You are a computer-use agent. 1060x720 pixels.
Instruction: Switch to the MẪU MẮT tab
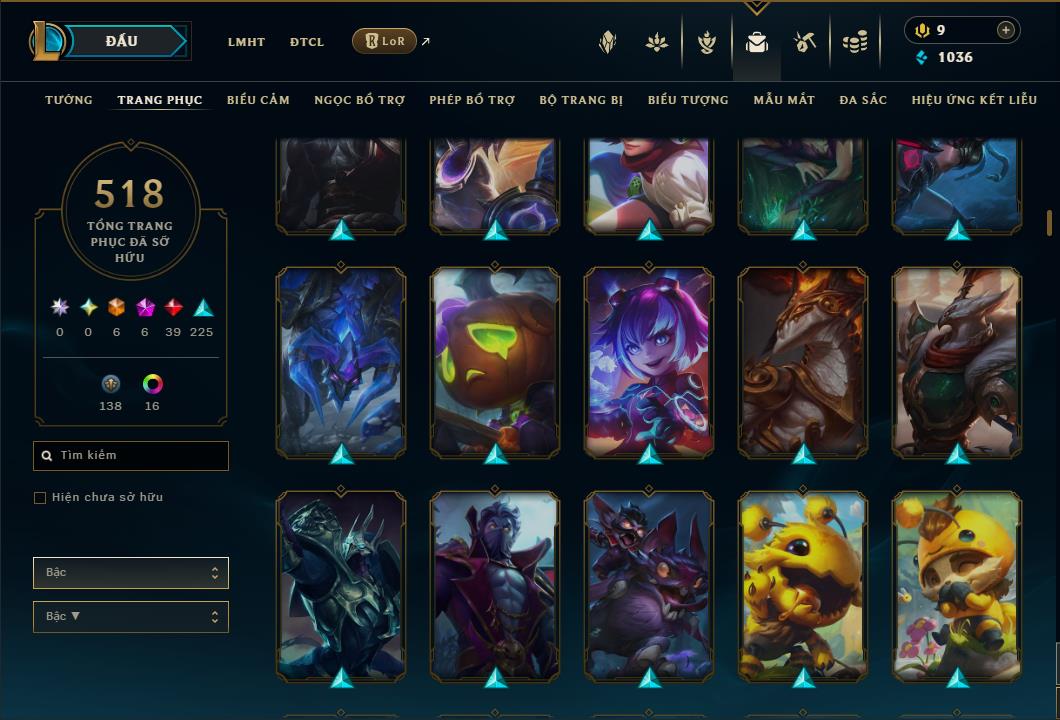click(x=784, y=100)
